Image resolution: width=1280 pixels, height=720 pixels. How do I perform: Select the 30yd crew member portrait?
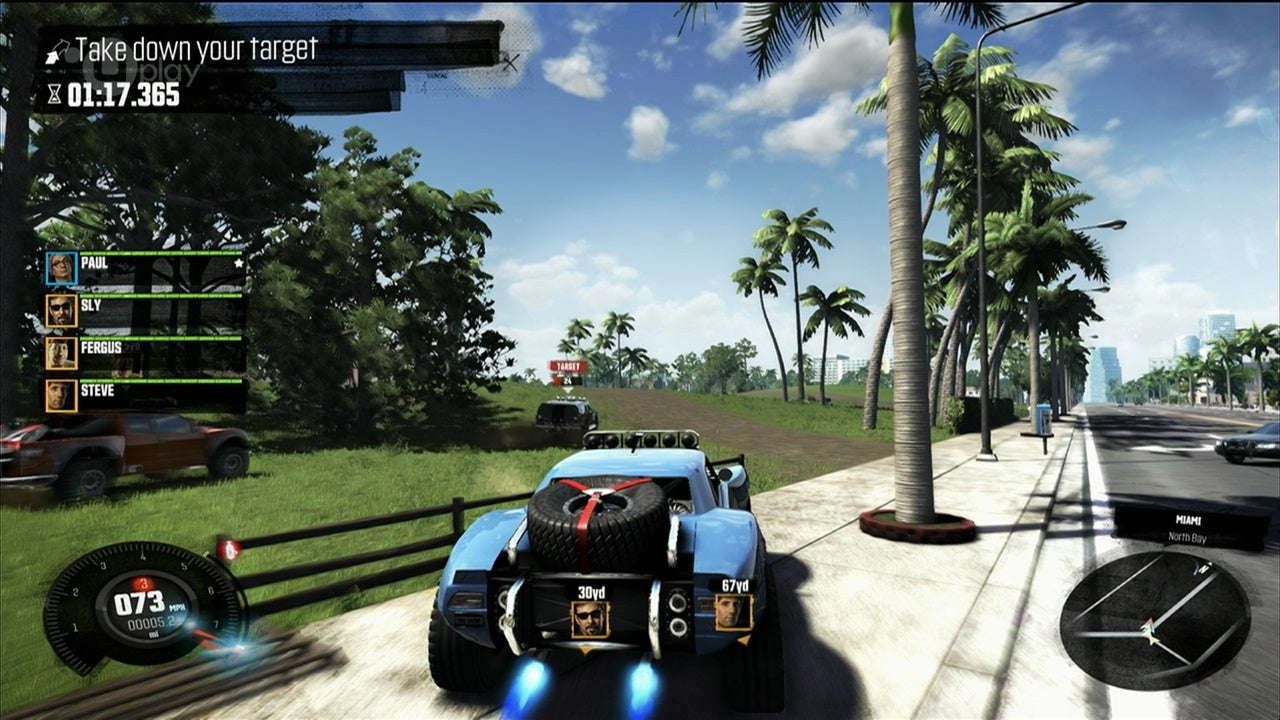[590, 619]
